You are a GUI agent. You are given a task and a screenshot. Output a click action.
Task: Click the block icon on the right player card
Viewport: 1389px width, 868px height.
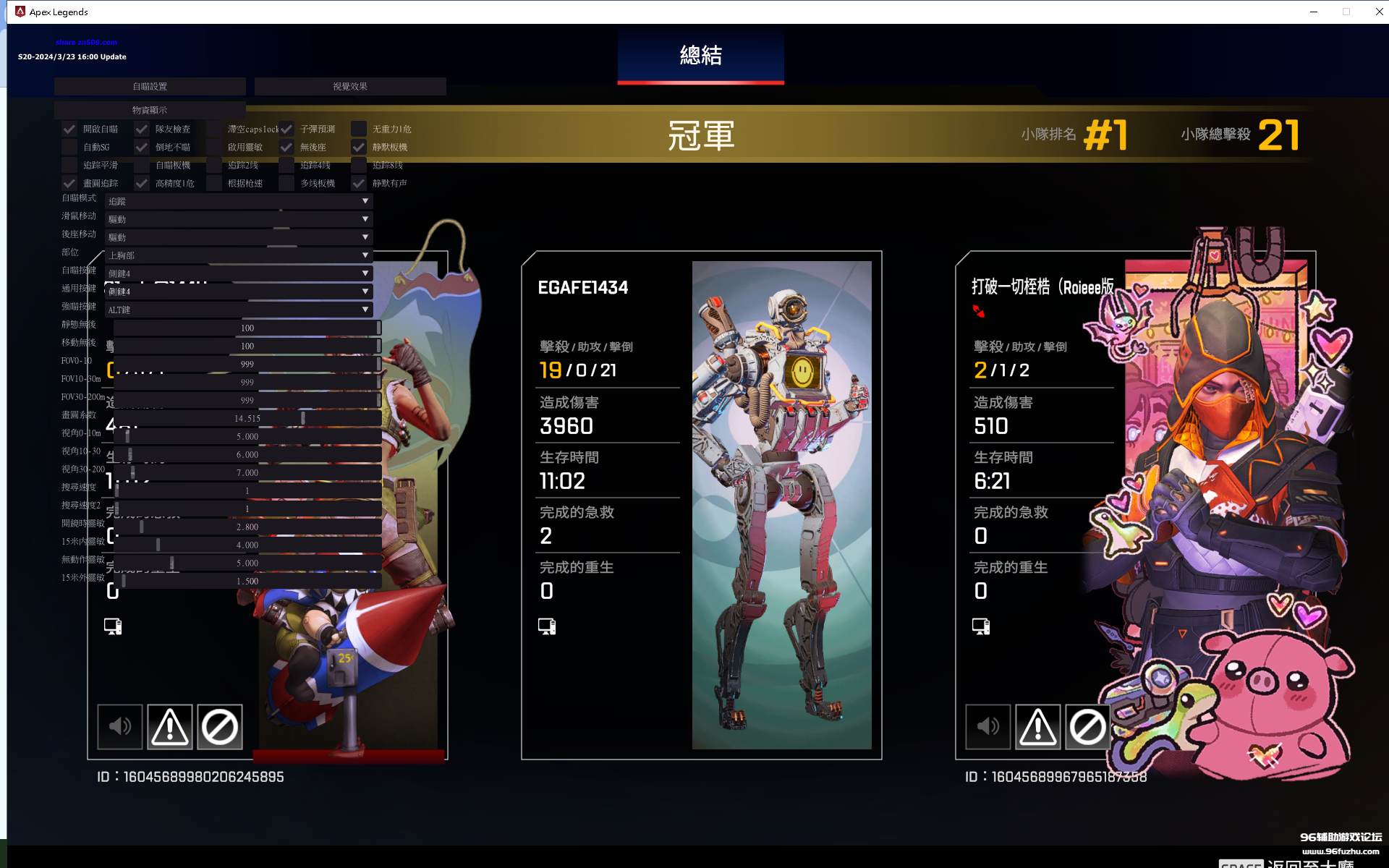coord(1087,727)
